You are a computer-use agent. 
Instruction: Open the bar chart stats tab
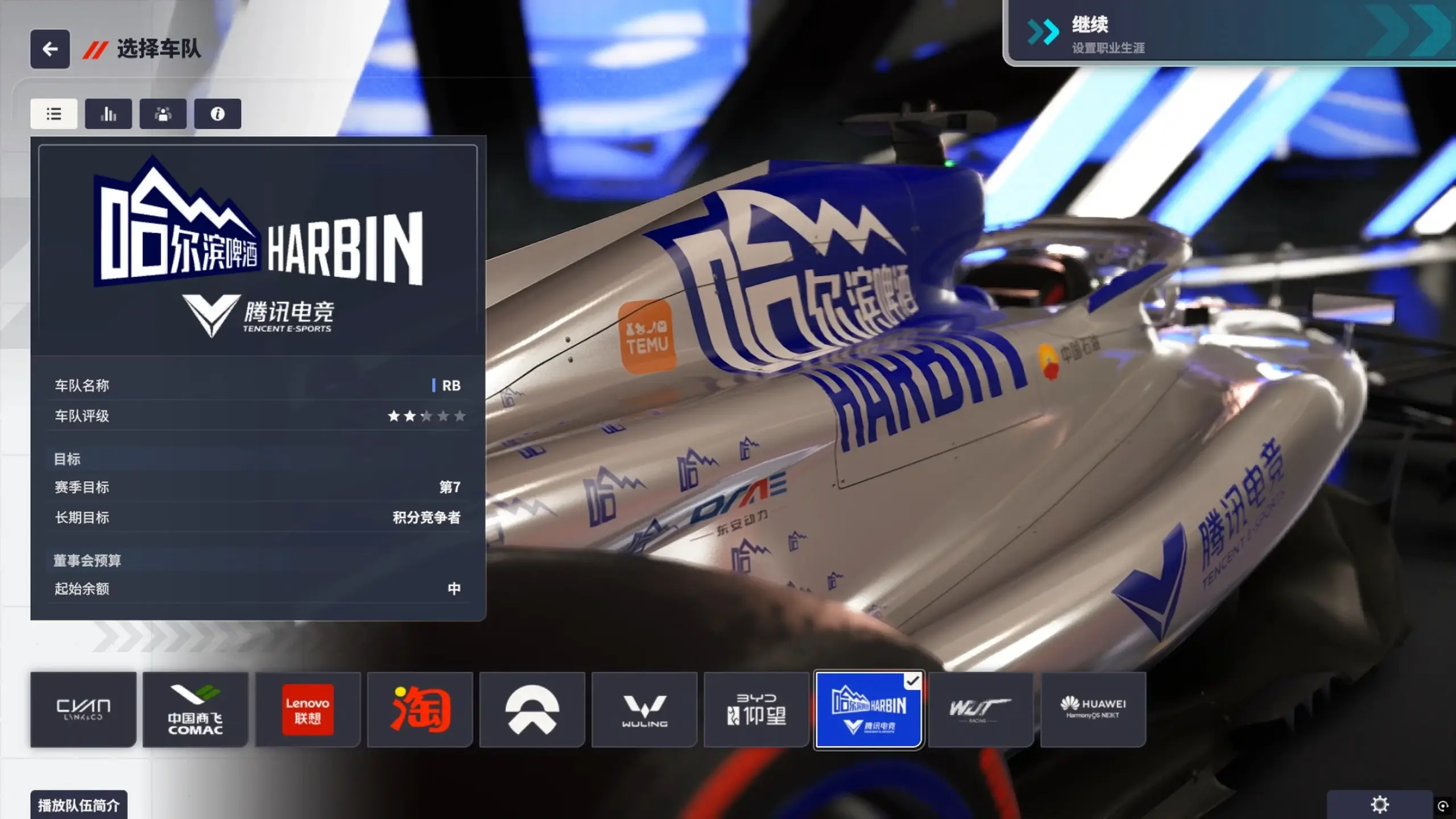click(109, 114)
